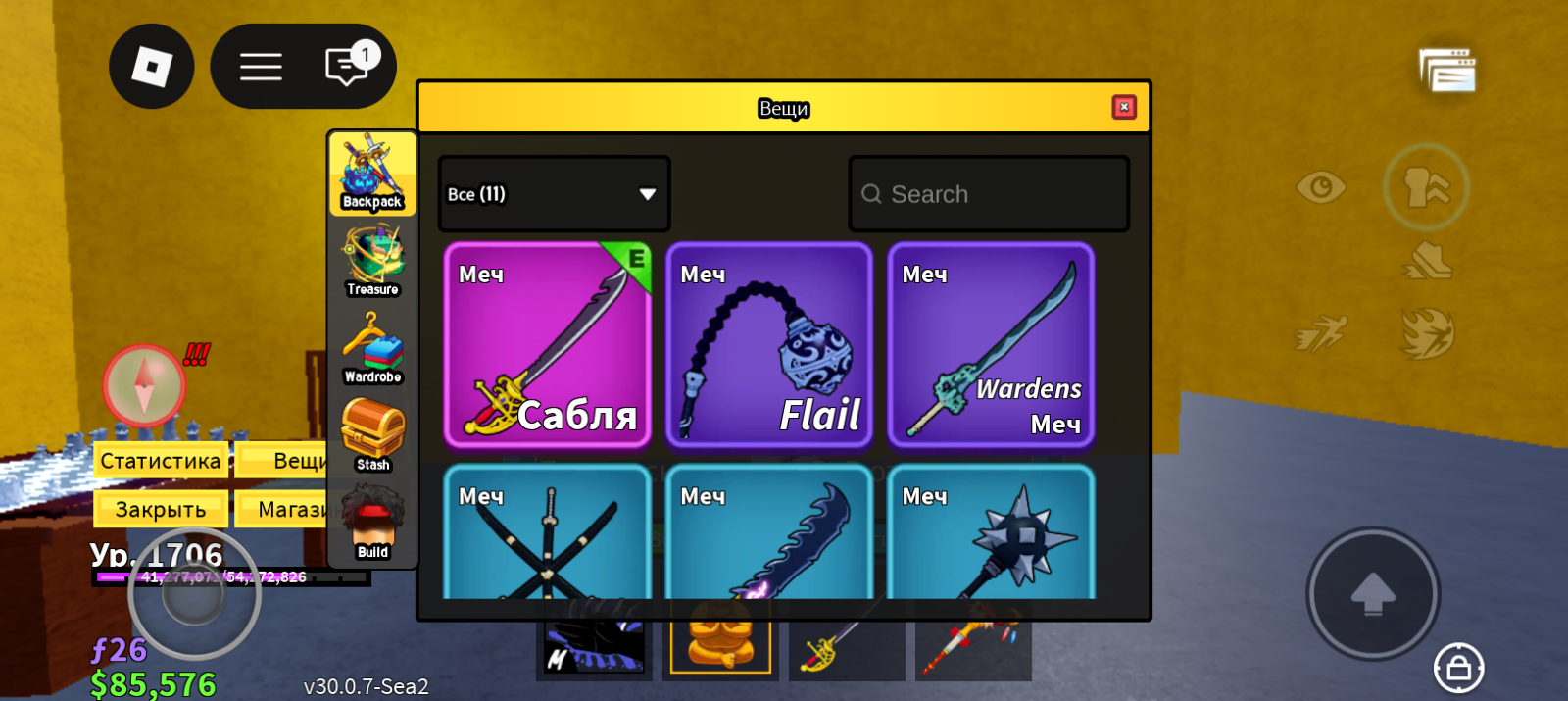This screenshot has height=701, width=1568.
Task: Click the Закрыть button
Action: 161,510
